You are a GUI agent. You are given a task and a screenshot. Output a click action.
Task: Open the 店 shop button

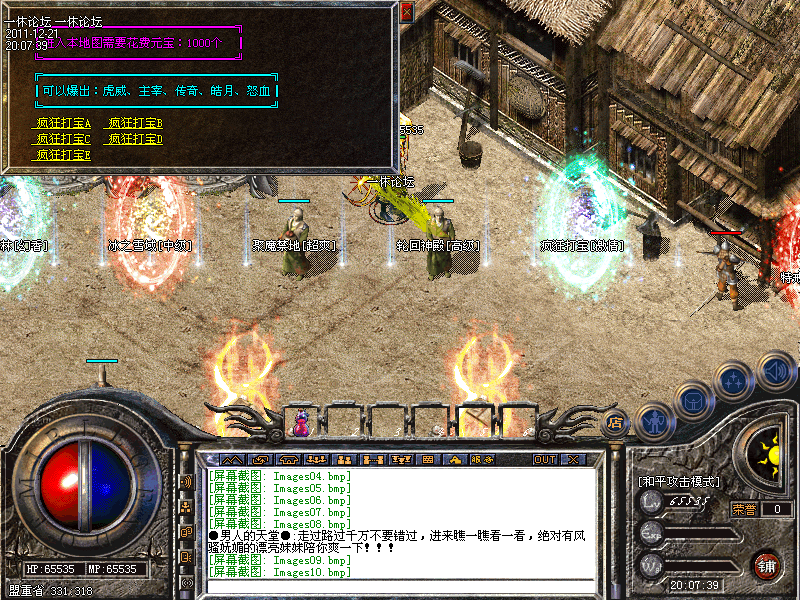point(616,421)
